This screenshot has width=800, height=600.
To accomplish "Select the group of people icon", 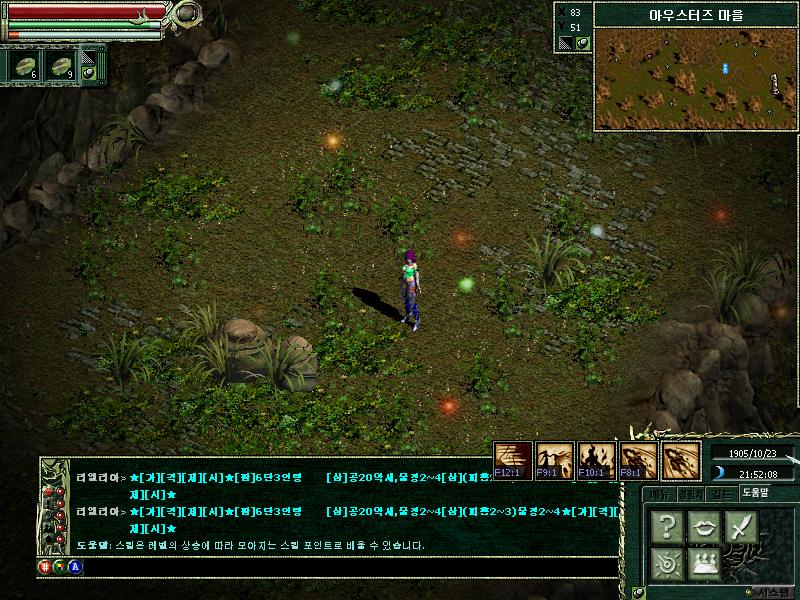I will (704, 562).
